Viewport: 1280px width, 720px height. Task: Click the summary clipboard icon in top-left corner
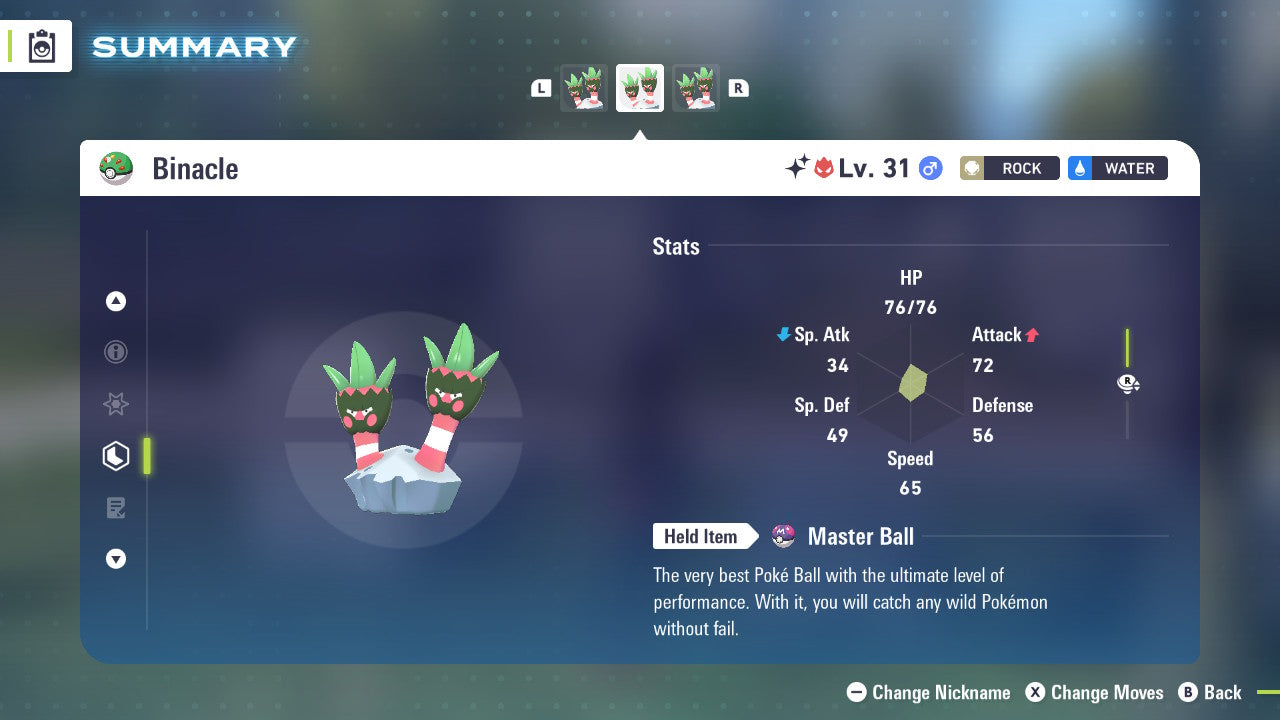[x=42, y=46]
